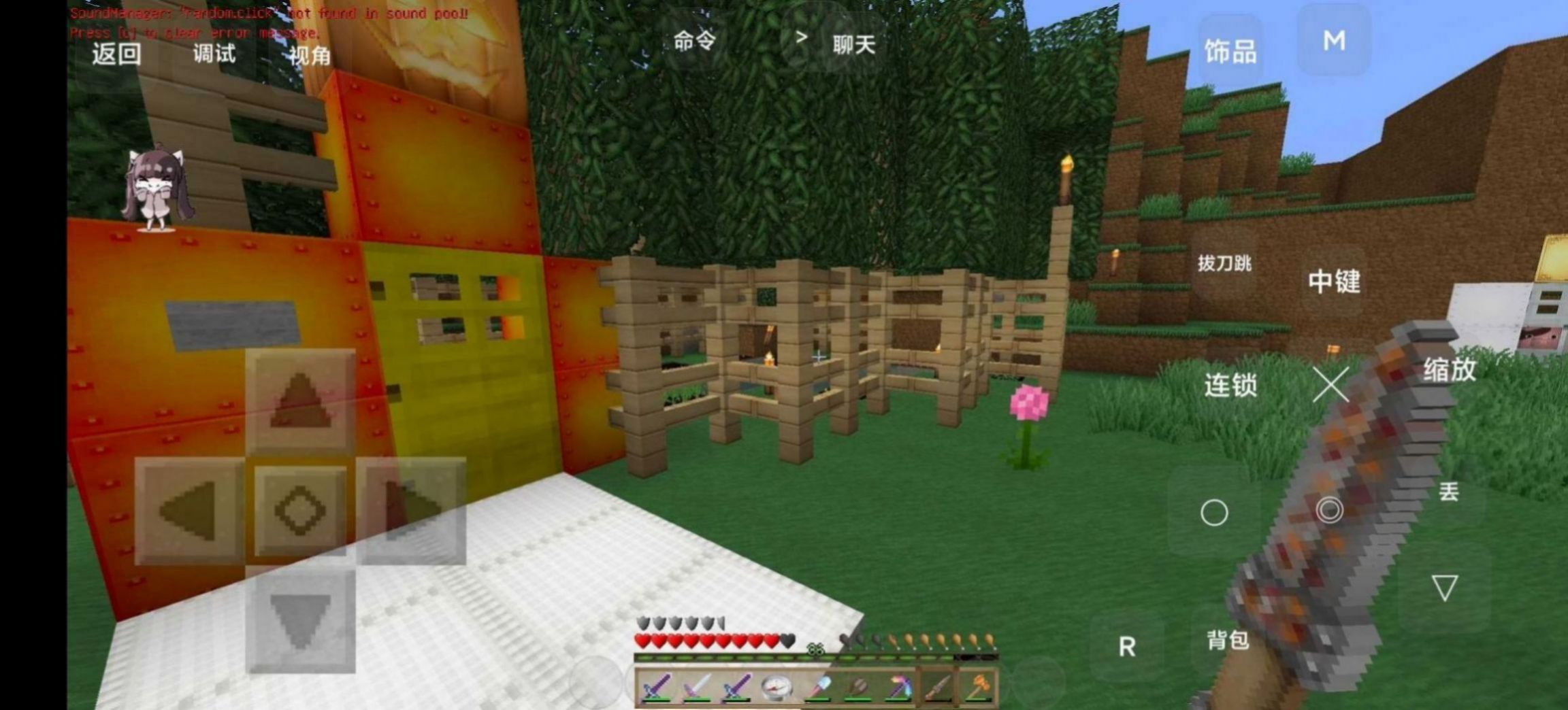The image size is (1568, 710).
Task: Select the rainbow sword in the hotbar
Action: point(902,687)
